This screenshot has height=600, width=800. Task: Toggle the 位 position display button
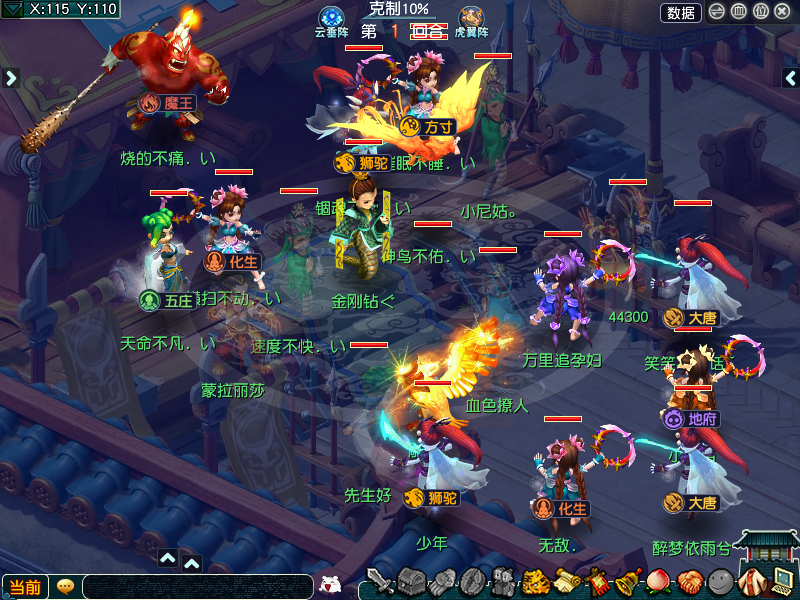[761, 12]
